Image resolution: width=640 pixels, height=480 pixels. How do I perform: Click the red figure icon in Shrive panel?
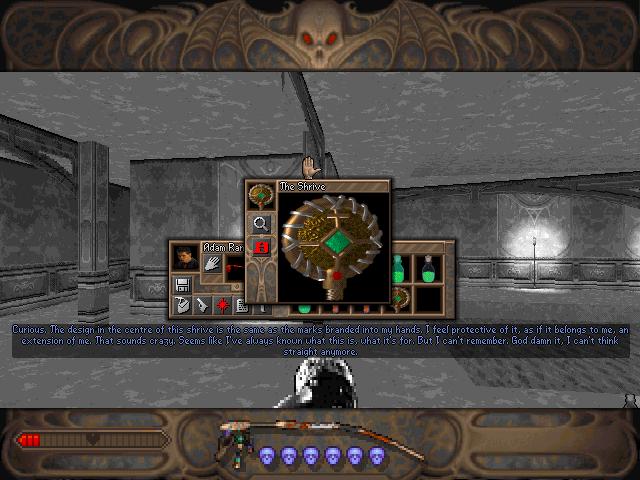(260, 246)
